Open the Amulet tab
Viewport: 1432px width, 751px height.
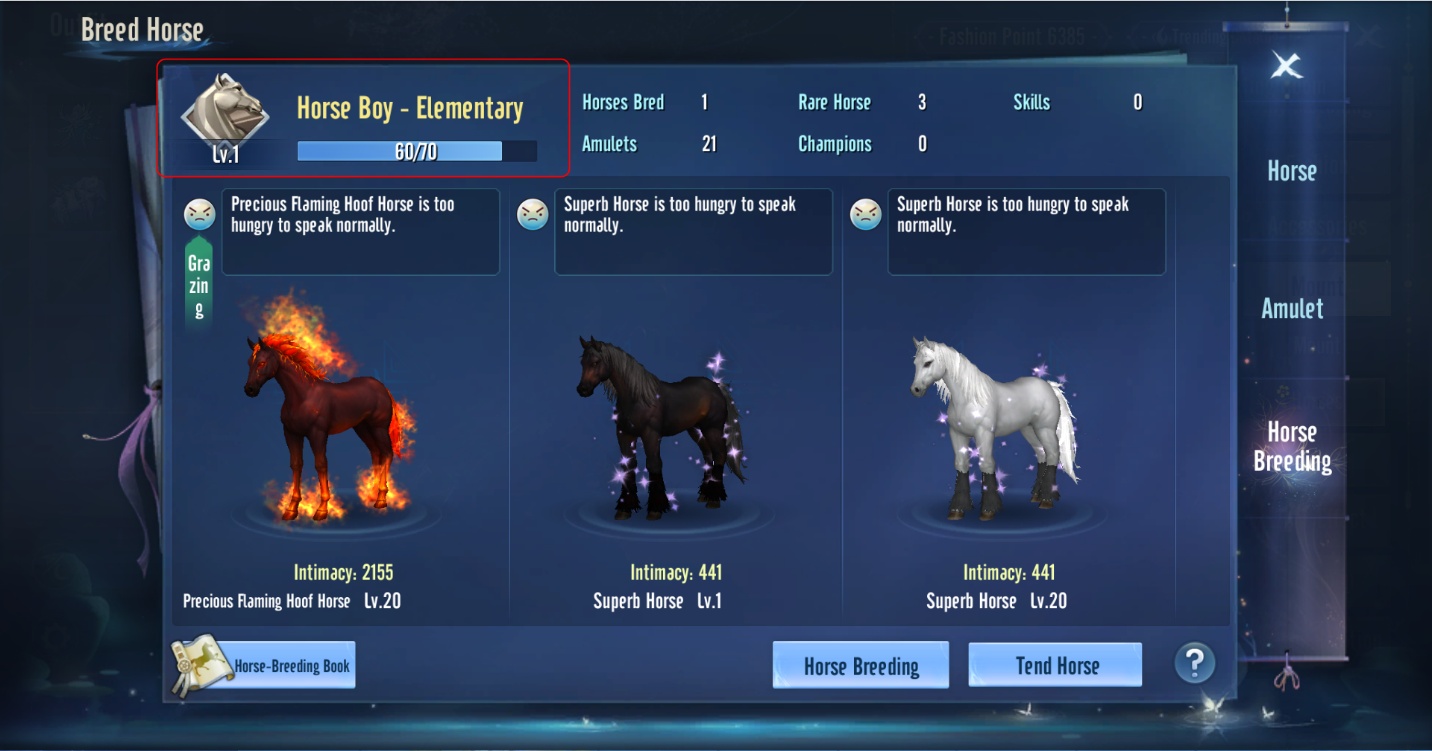(1291, 308)
